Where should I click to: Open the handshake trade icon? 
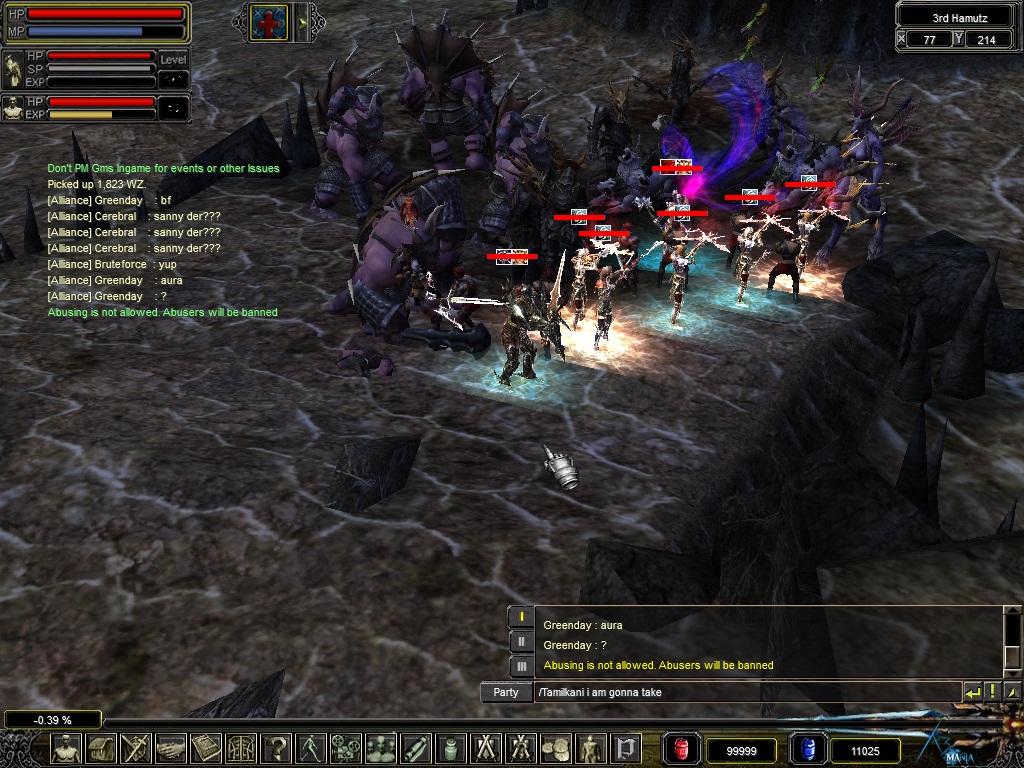point(172,748)
